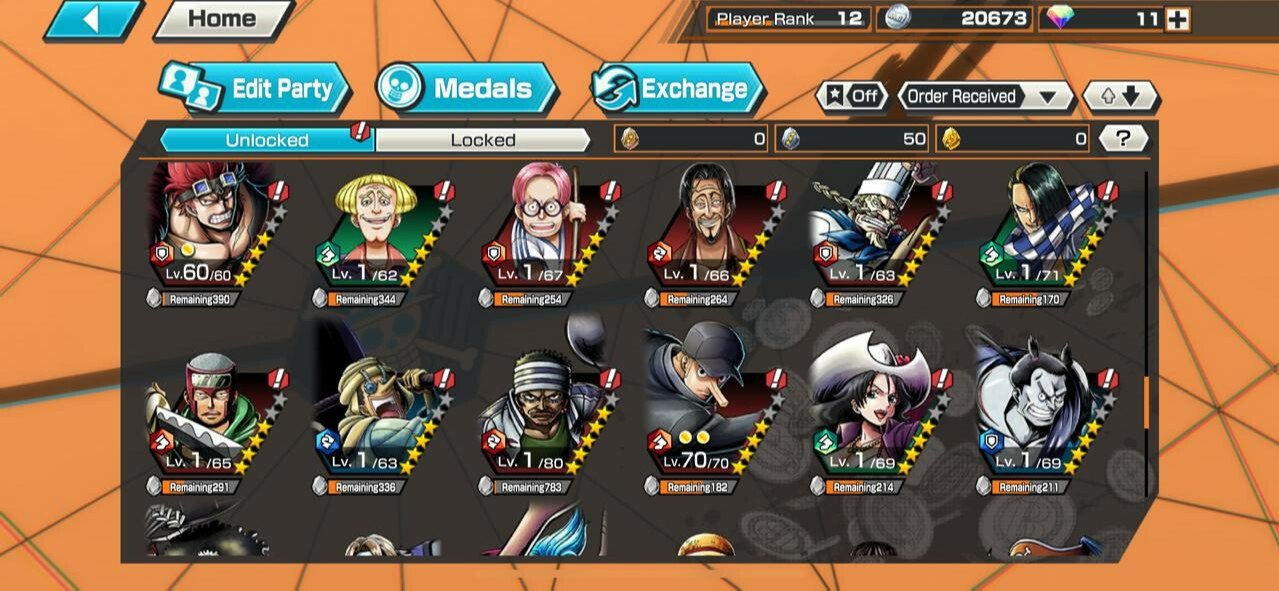The width and height of the screenshot is (1279, 591).
Task: Open the Order Received sort dropdown
Action: tap(984, 97)
